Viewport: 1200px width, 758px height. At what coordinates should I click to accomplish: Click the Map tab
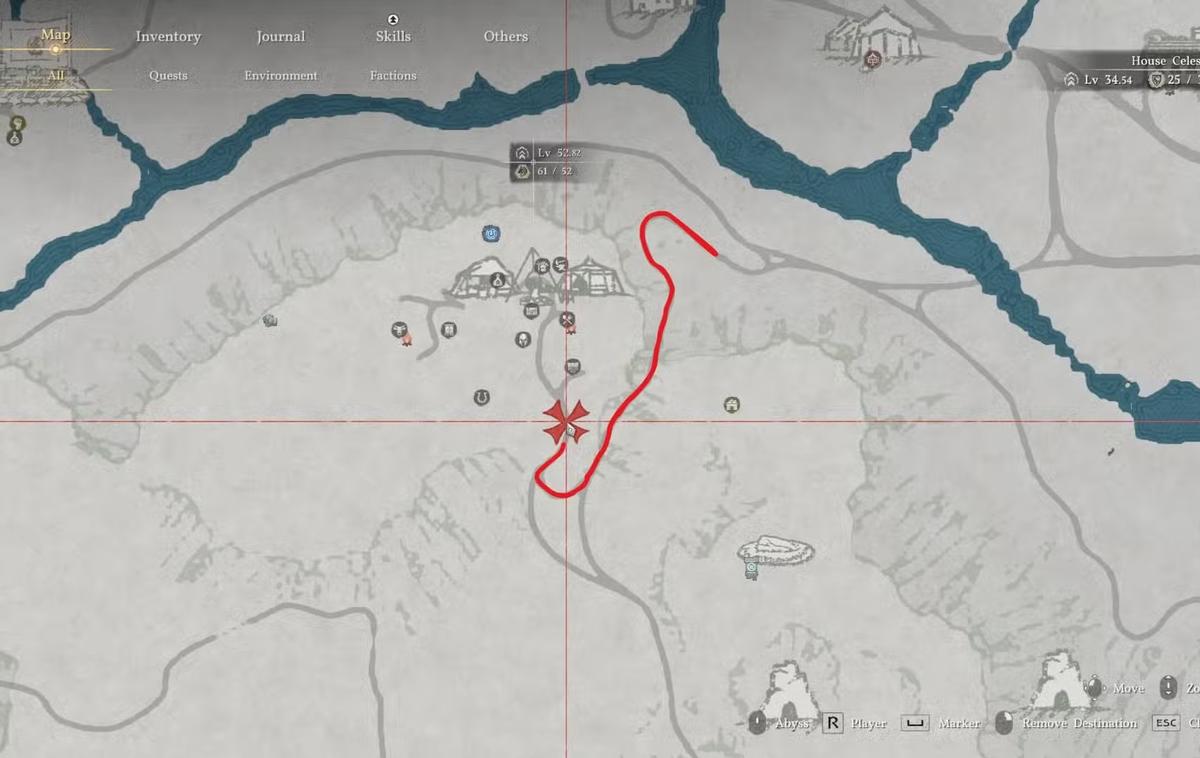pyautogui.click(x=56, y=35)
